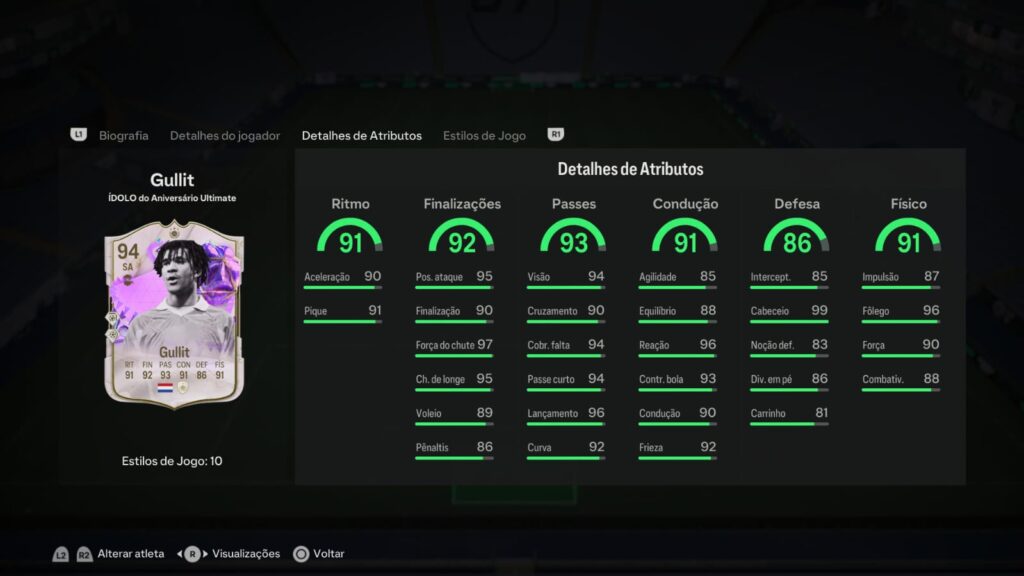1024x576 pixels.
Task: Select the Visualizações option
Action: click(243, 553)
